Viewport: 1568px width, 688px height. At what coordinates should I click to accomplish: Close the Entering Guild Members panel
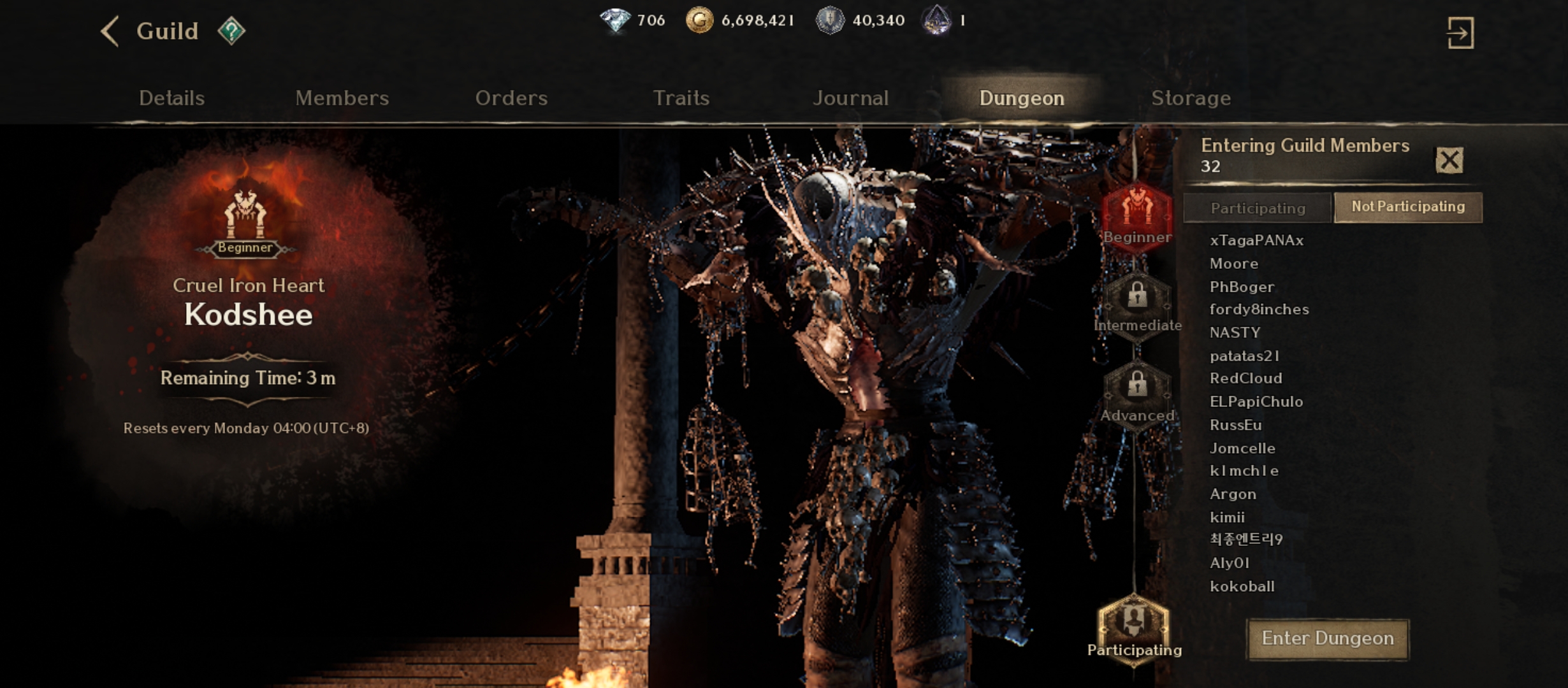(1449, 160)
